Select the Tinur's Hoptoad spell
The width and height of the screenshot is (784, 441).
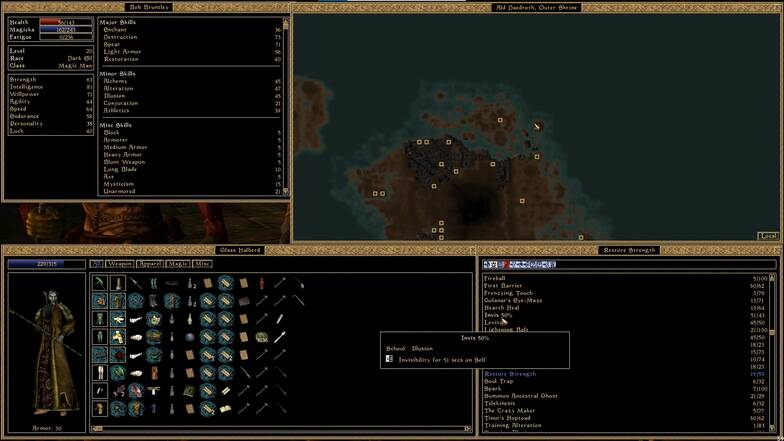click(507, 418)
